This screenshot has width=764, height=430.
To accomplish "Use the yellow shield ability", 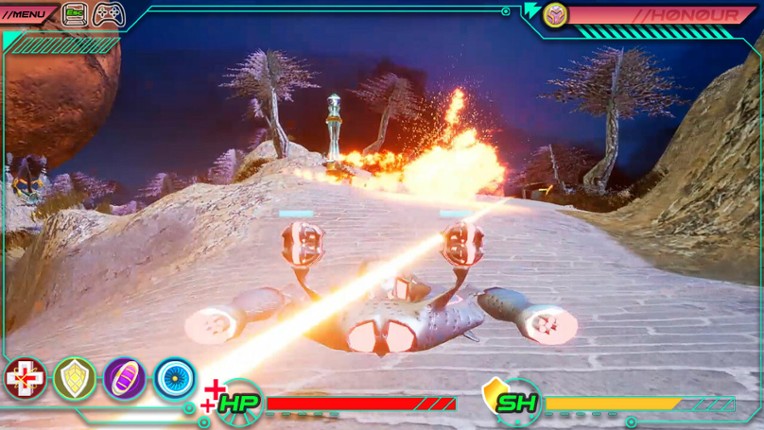I will [x=74, y=379].
